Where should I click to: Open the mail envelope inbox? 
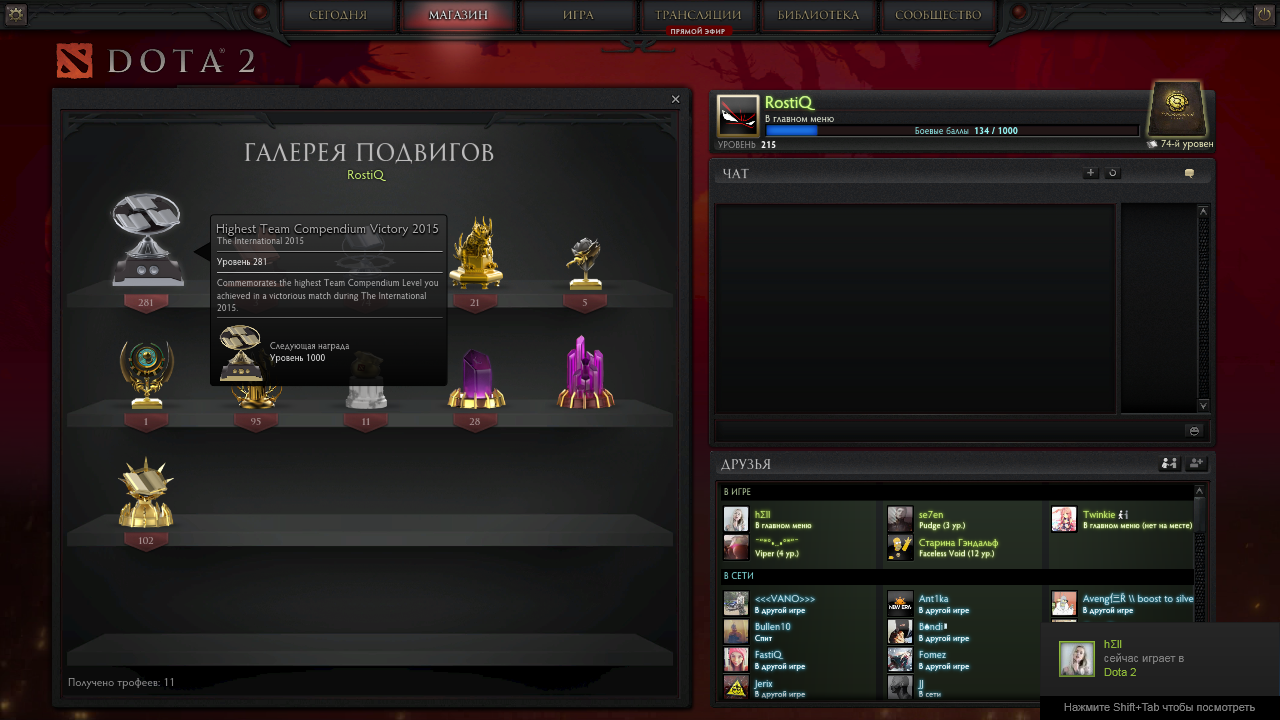pyautogui.click(x=1233, y=15)
